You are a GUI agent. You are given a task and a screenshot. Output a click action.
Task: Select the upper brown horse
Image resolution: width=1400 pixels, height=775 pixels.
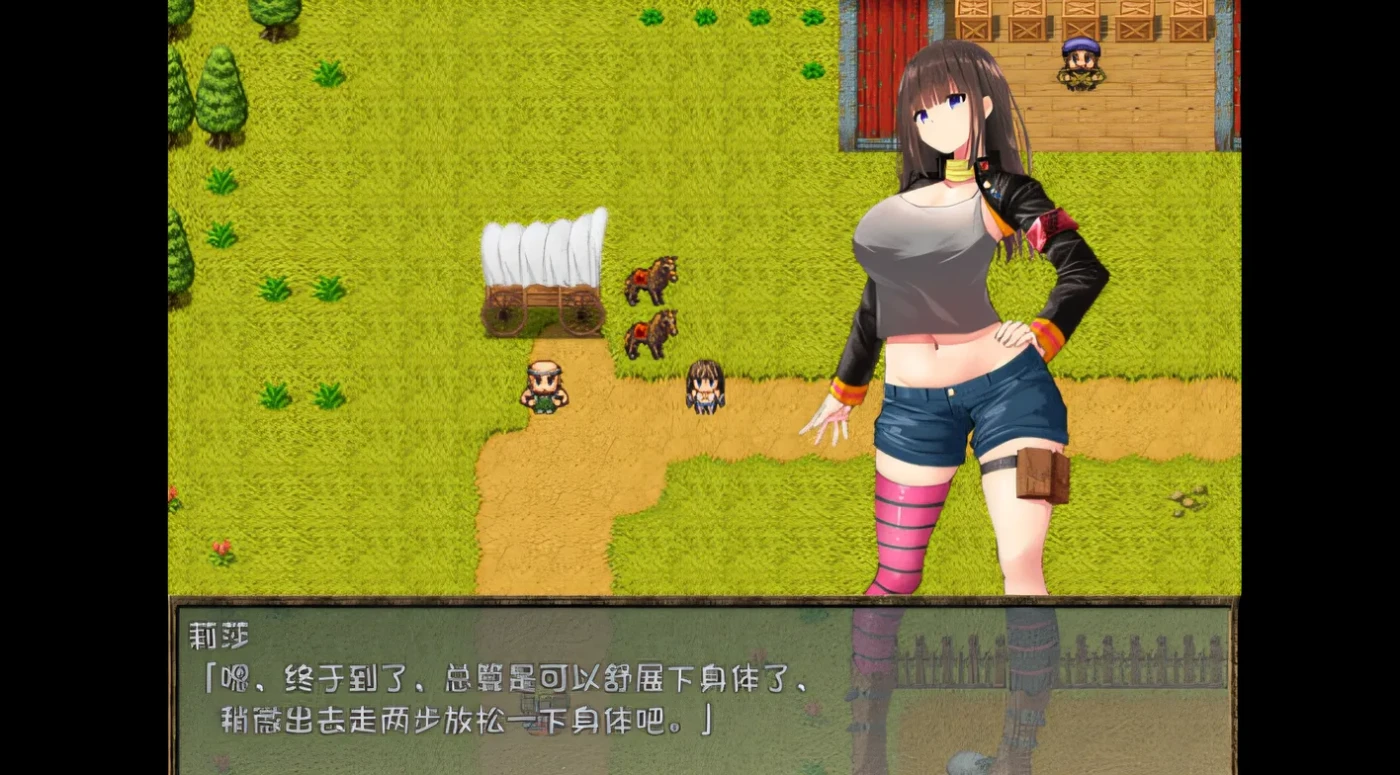tap(650, 280)
